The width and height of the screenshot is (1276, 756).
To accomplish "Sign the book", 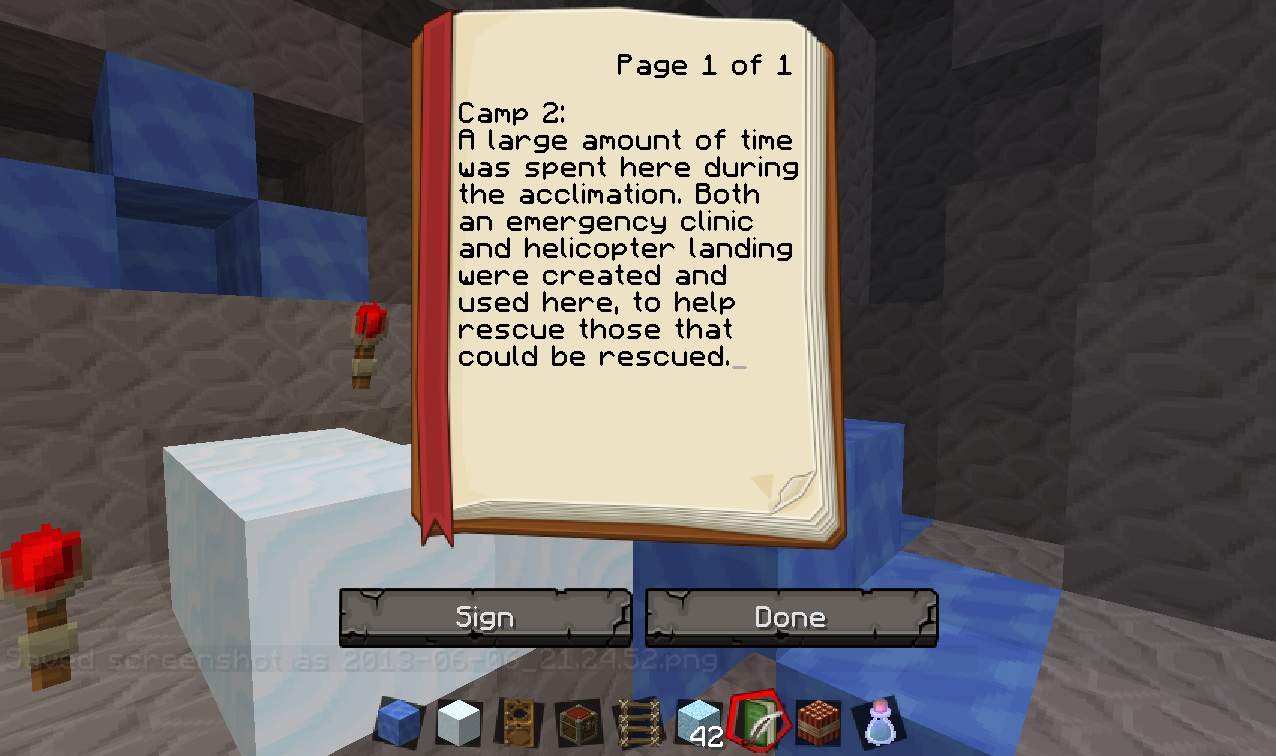I will pos(485,617).
